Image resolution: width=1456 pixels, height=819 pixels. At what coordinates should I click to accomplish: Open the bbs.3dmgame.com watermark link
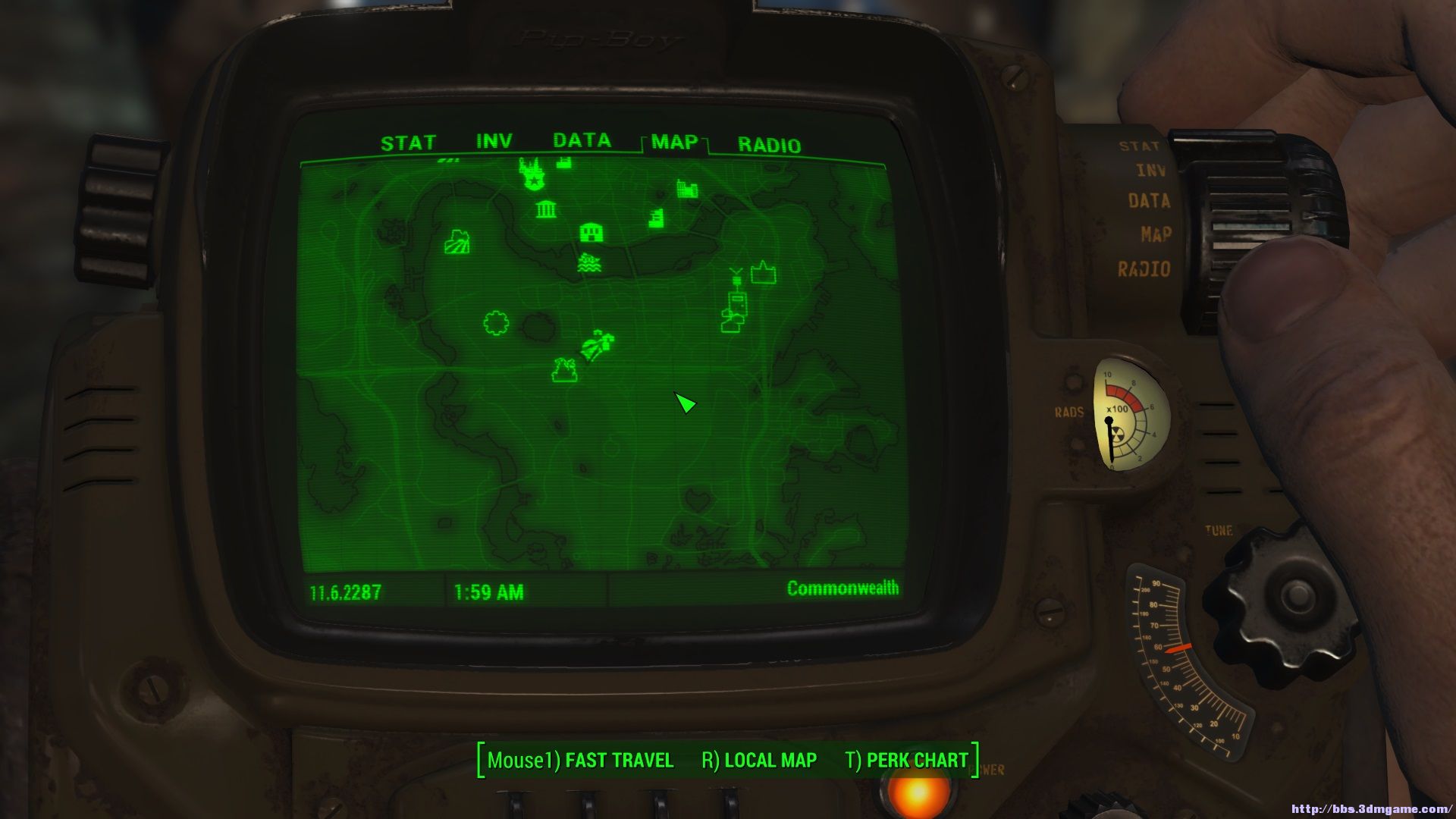click(x=1370, y=809)
